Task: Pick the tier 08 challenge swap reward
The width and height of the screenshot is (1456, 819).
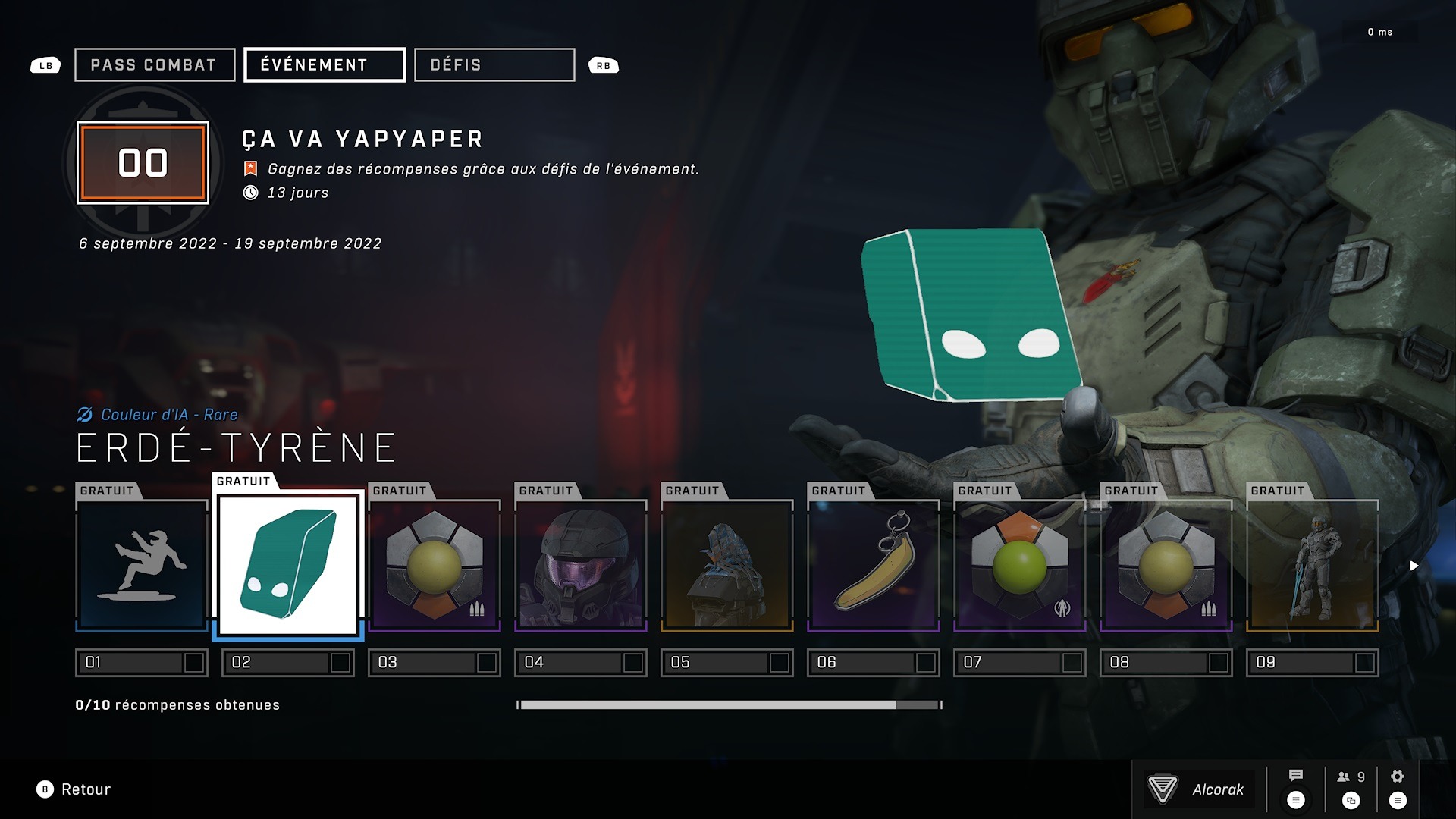Action: [1166, 566]
